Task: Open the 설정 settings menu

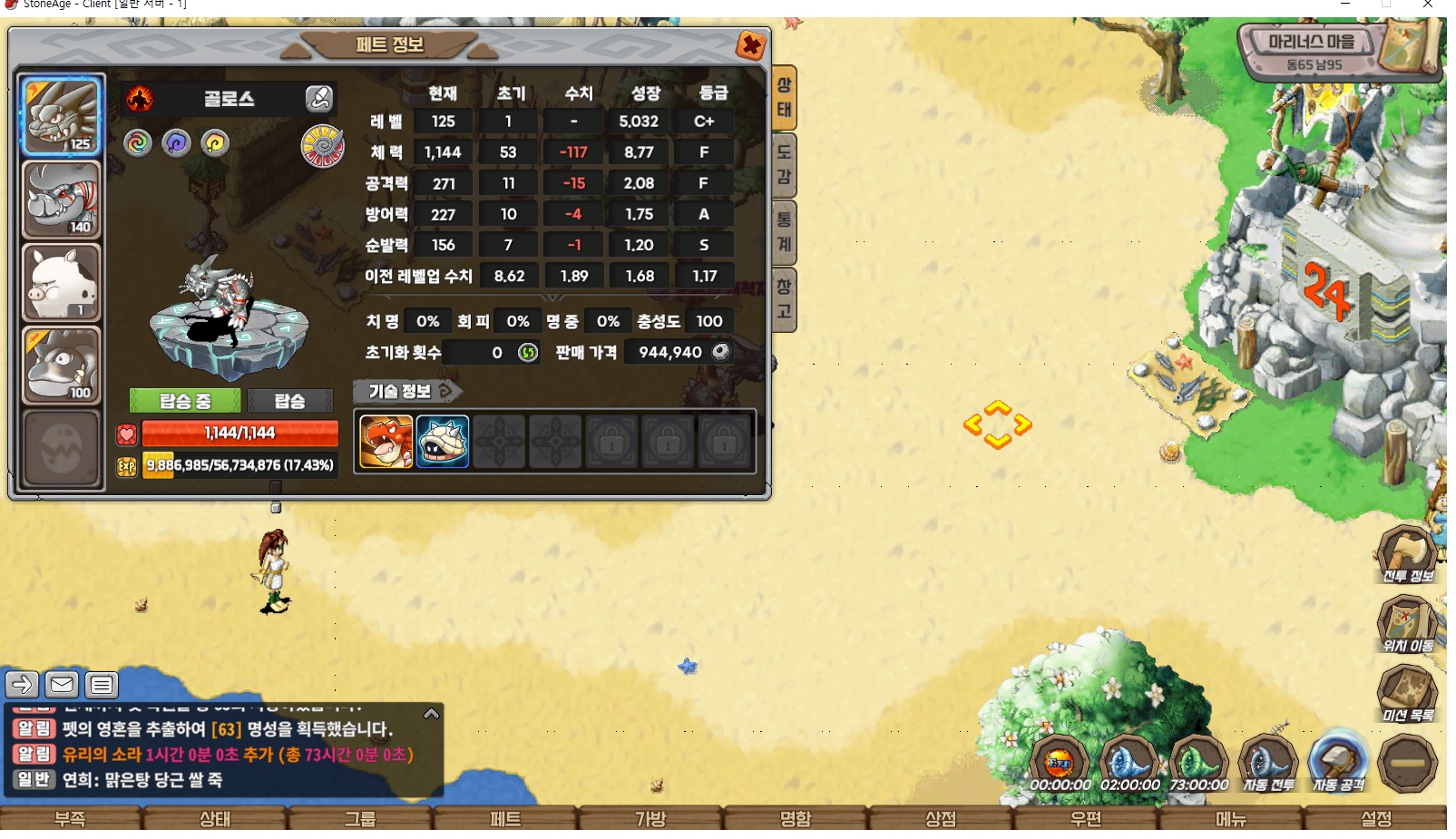Action: [x=1376, y=819]
